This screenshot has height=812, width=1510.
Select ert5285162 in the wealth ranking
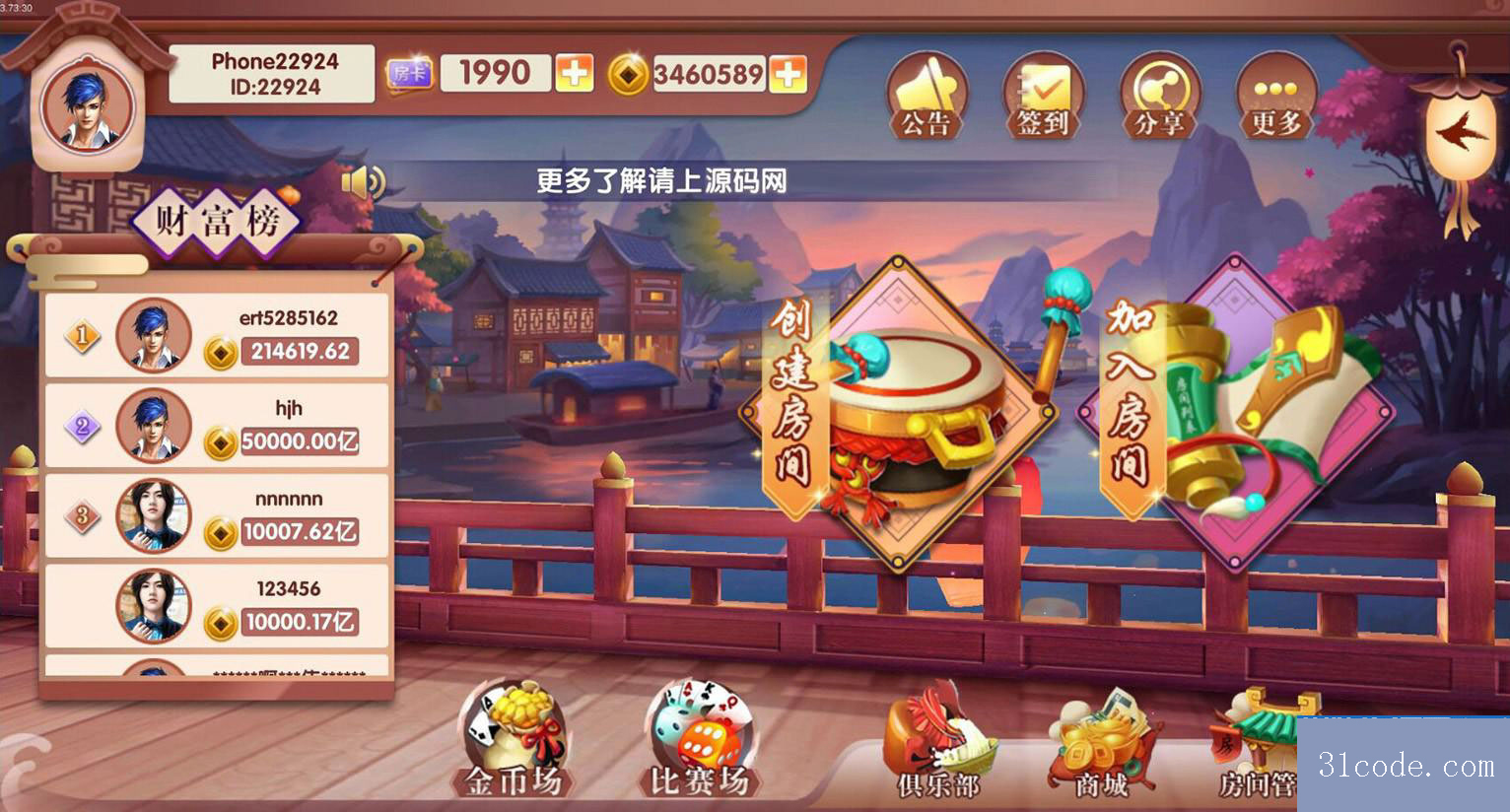click(x=217, y=335)
